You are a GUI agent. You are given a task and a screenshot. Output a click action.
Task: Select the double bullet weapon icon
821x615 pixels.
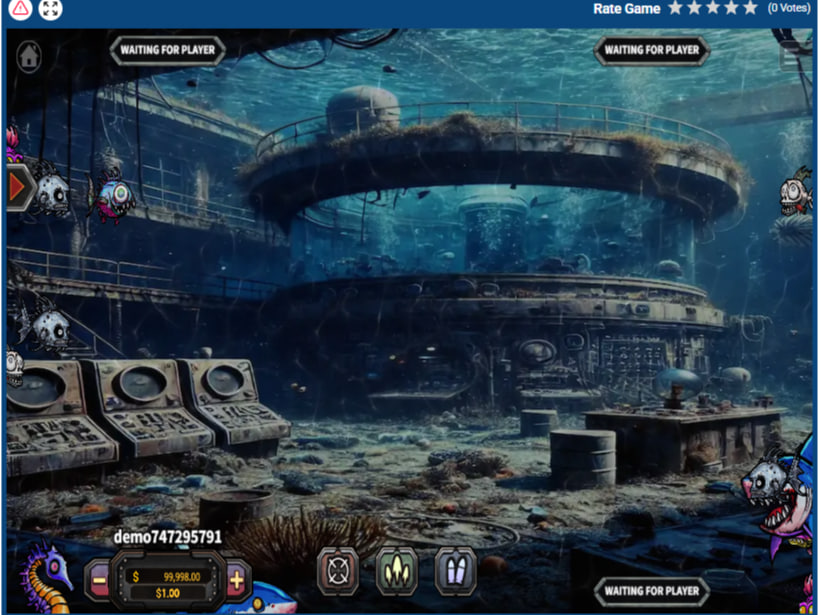(455, 571)
